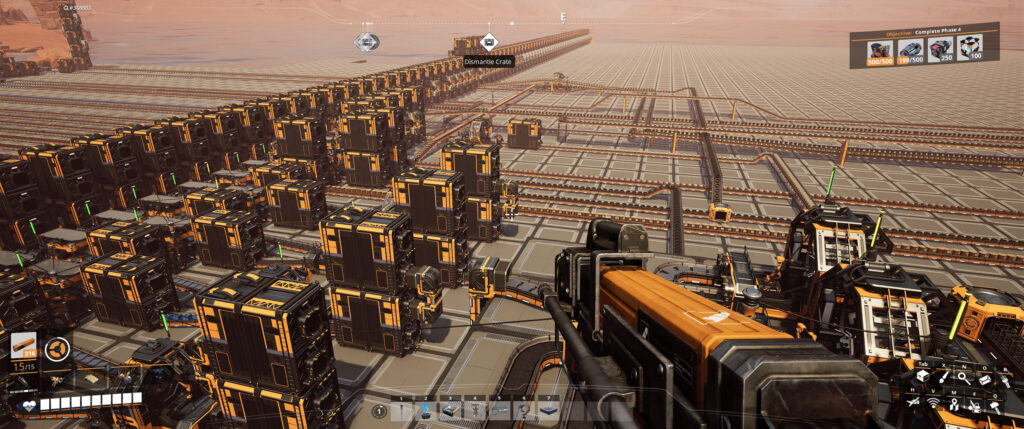Select the objective item requiring 250
This screenshot has height=429, width=1024.
[940, 50]
